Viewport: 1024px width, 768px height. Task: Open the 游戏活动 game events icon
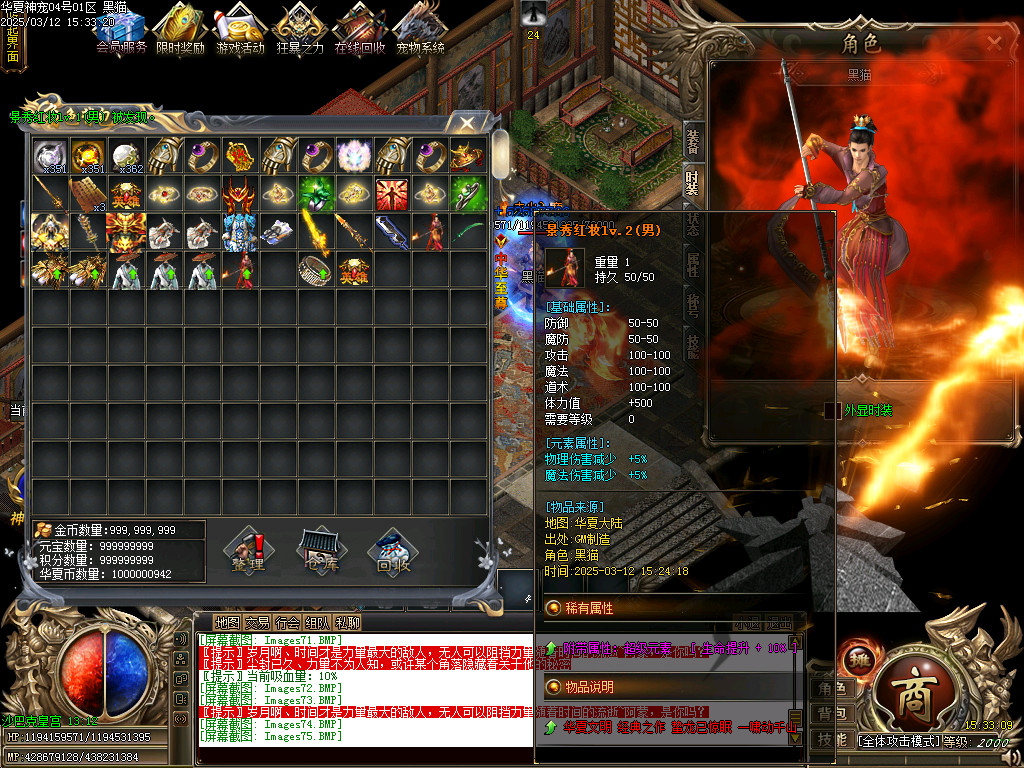coord(240,30)
